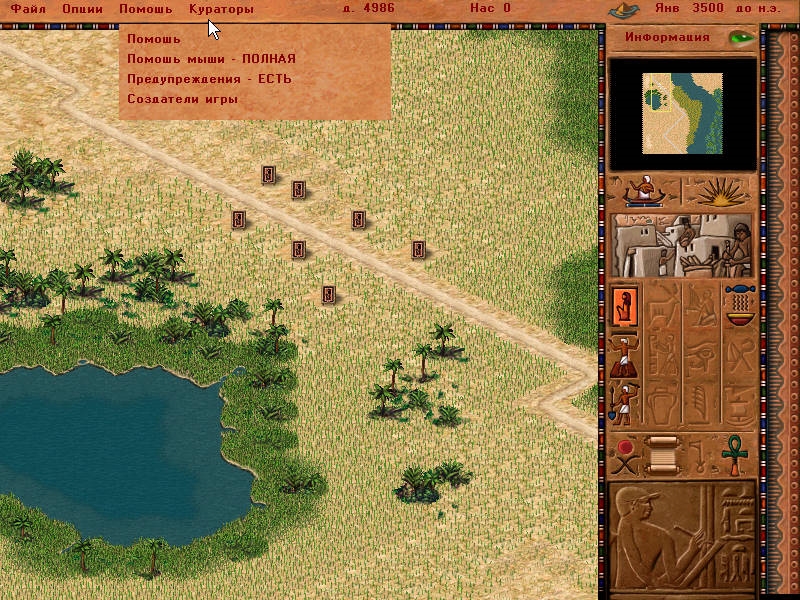The width and height of the screenshot is (800, 600).
Task: Open the overseers via the boat figure icon
Action: 644,191
